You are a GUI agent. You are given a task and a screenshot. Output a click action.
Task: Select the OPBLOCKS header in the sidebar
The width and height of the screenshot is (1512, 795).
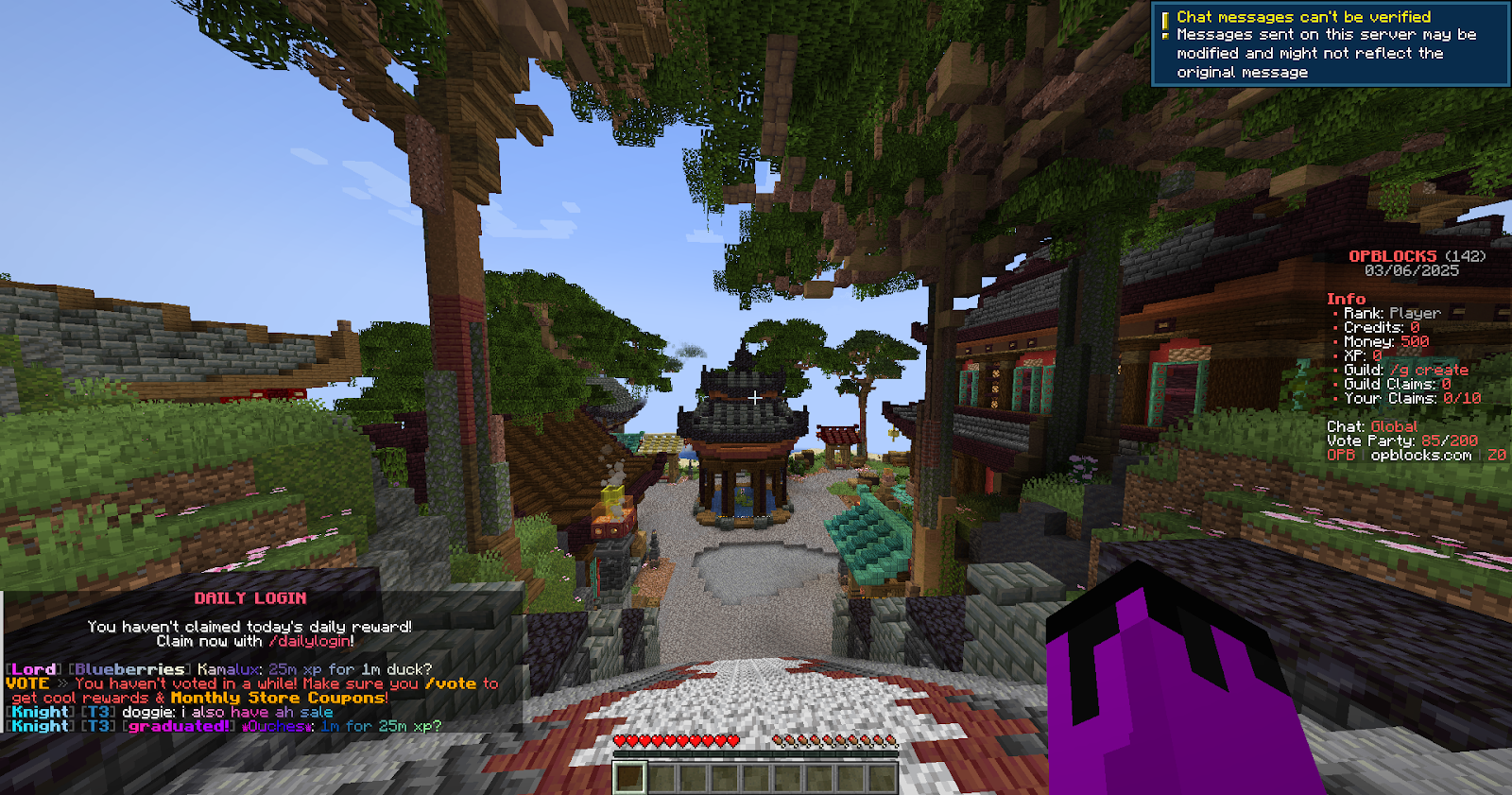click(1394, 255)
